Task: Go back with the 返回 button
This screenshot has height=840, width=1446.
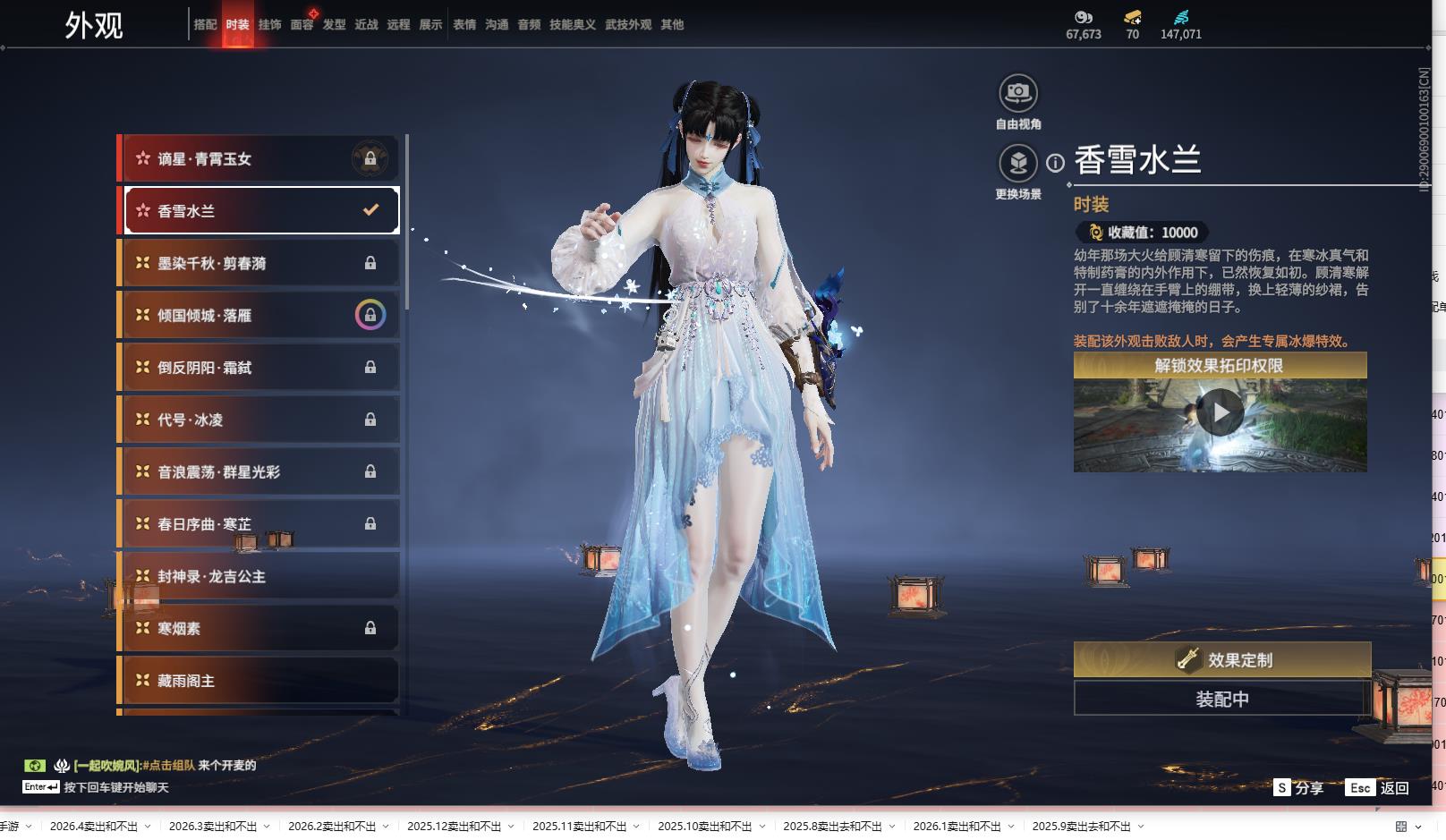Action: click(x=1379, y=787)
